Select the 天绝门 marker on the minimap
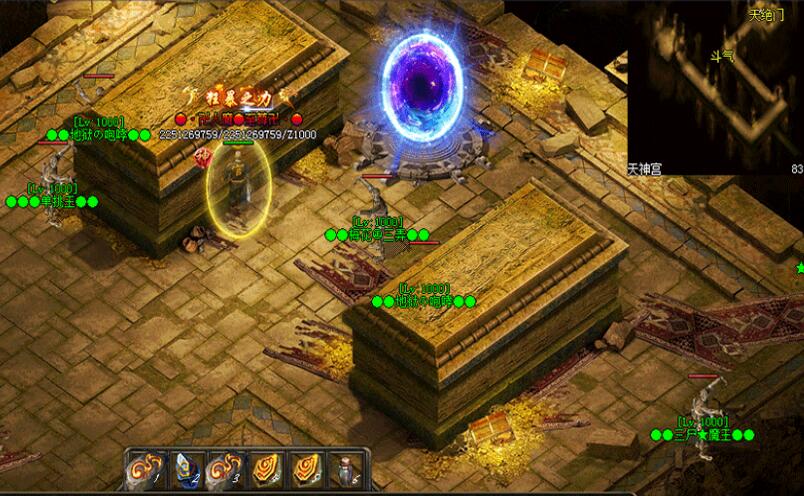Image resolution: width=804 pixels, height=496 pixels. point(767,15)
